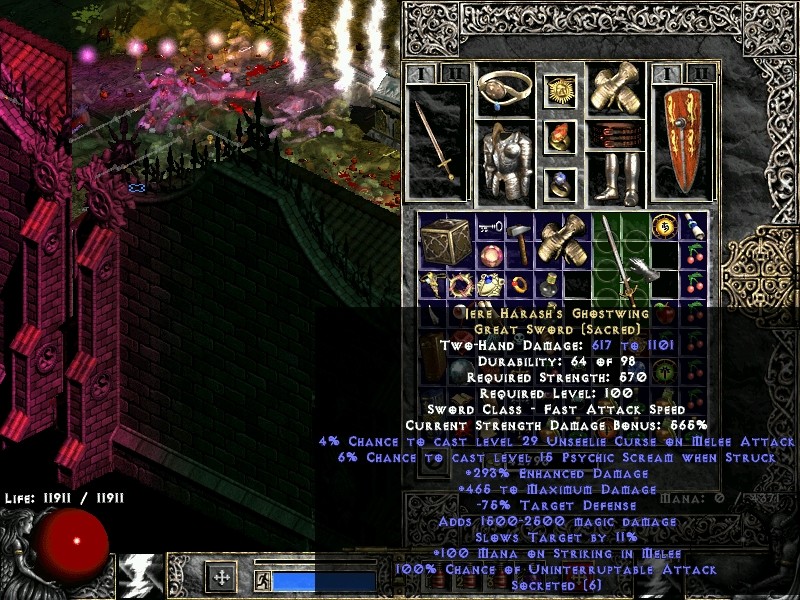Viewport: 800px width, 600px height.
Task: Click the equipped red belt
Action: 614,134
